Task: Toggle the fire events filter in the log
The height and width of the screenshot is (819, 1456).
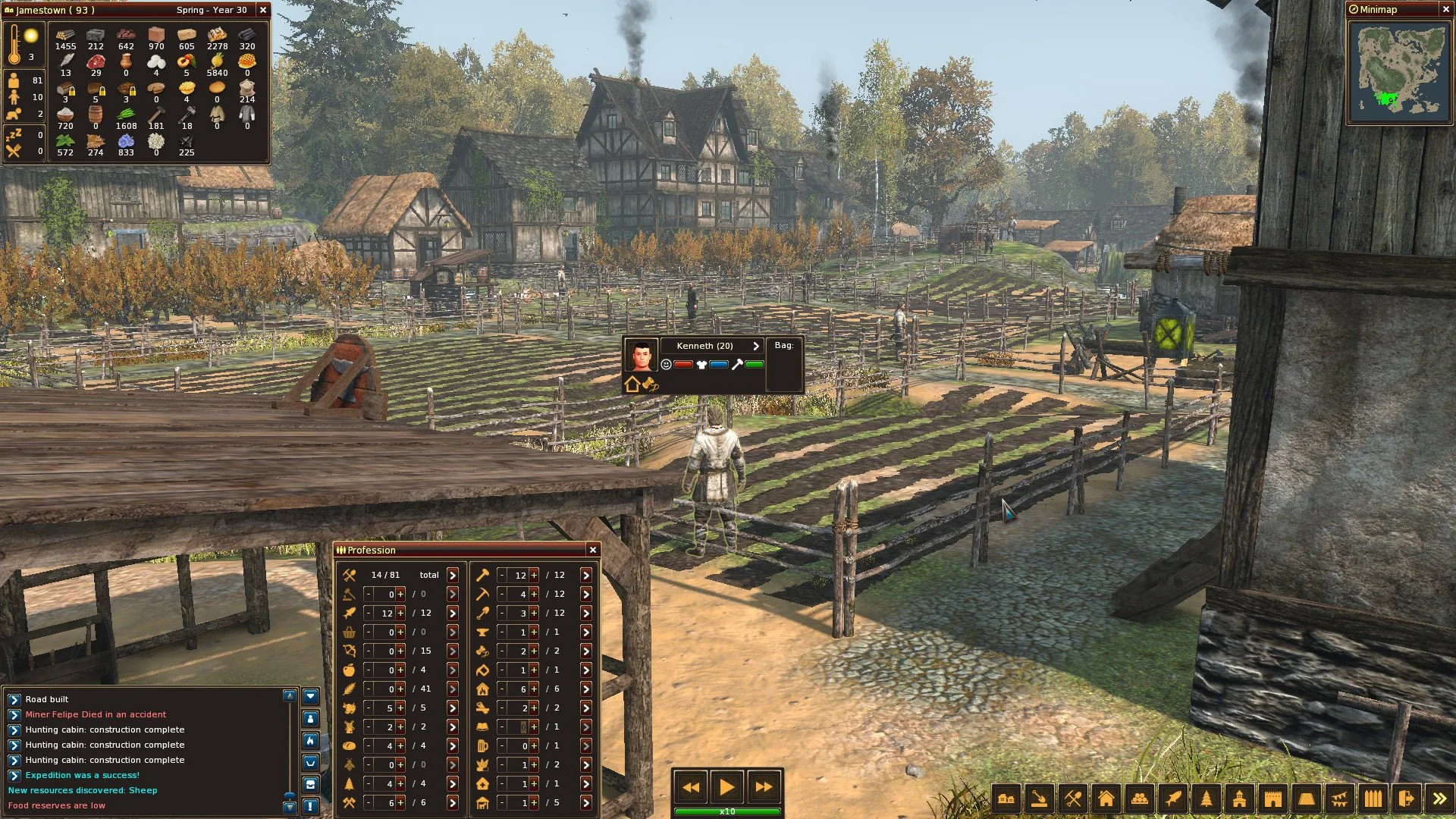Action: point(311,739)
